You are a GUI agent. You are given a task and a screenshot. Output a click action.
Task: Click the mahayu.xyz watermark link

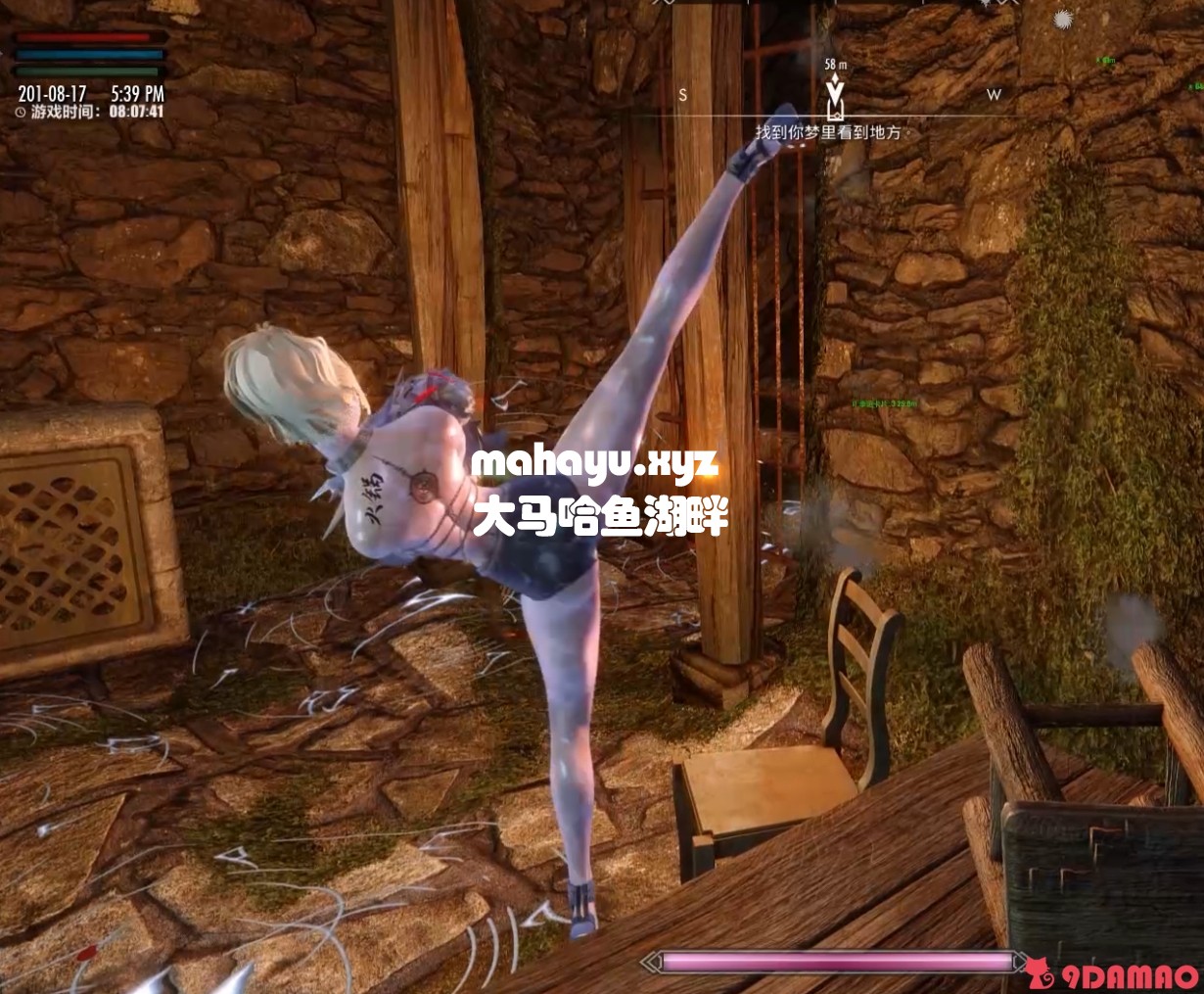(x=595, y=462)
